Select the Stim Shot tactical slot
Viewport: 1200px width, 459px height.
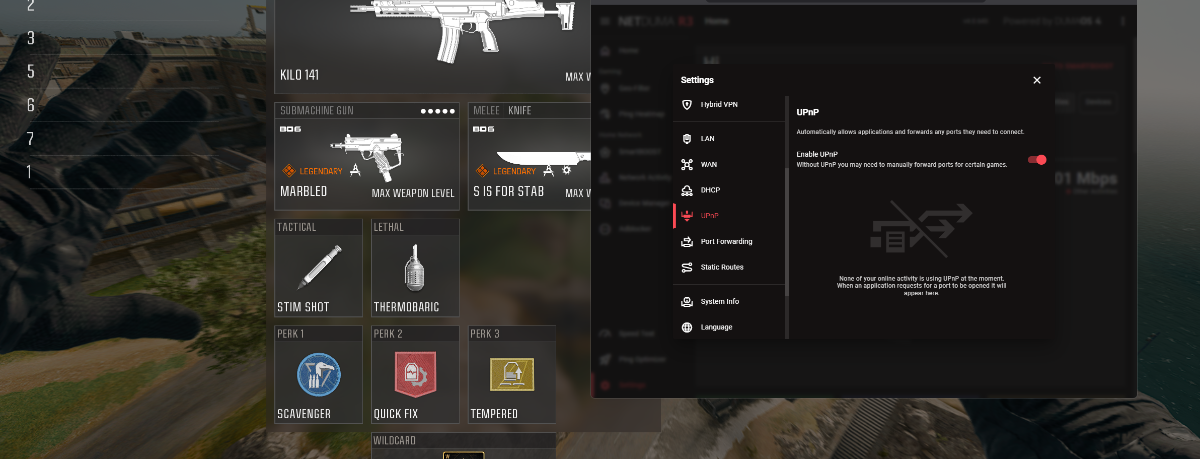tap(318, 267)
